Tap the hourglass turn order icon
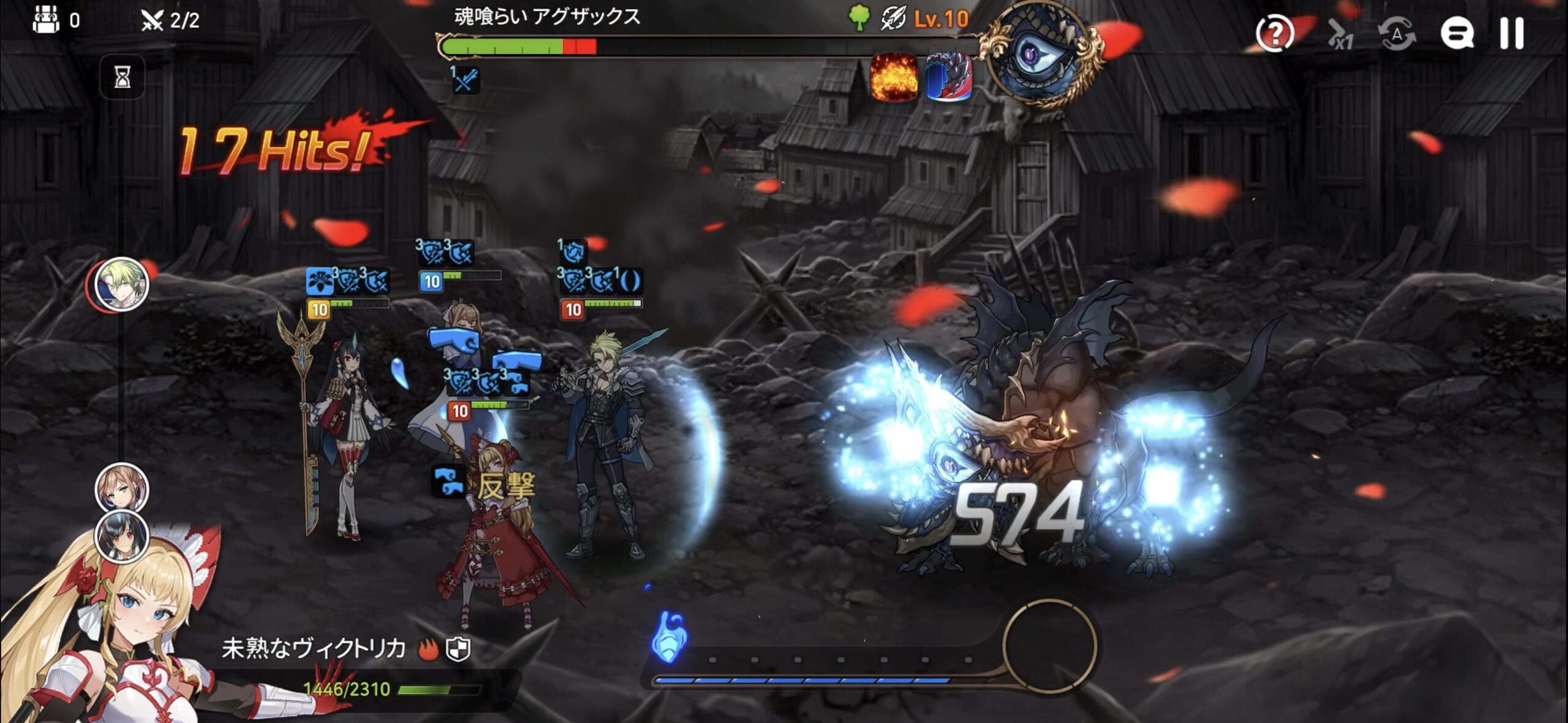Screen dimensions: 1568x723 click(x=123, y=78)
